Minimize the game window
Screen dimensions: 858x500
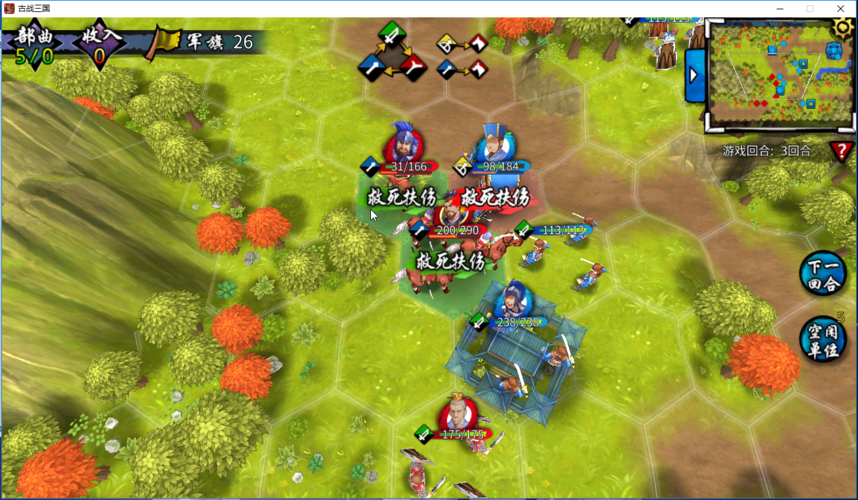782,8
